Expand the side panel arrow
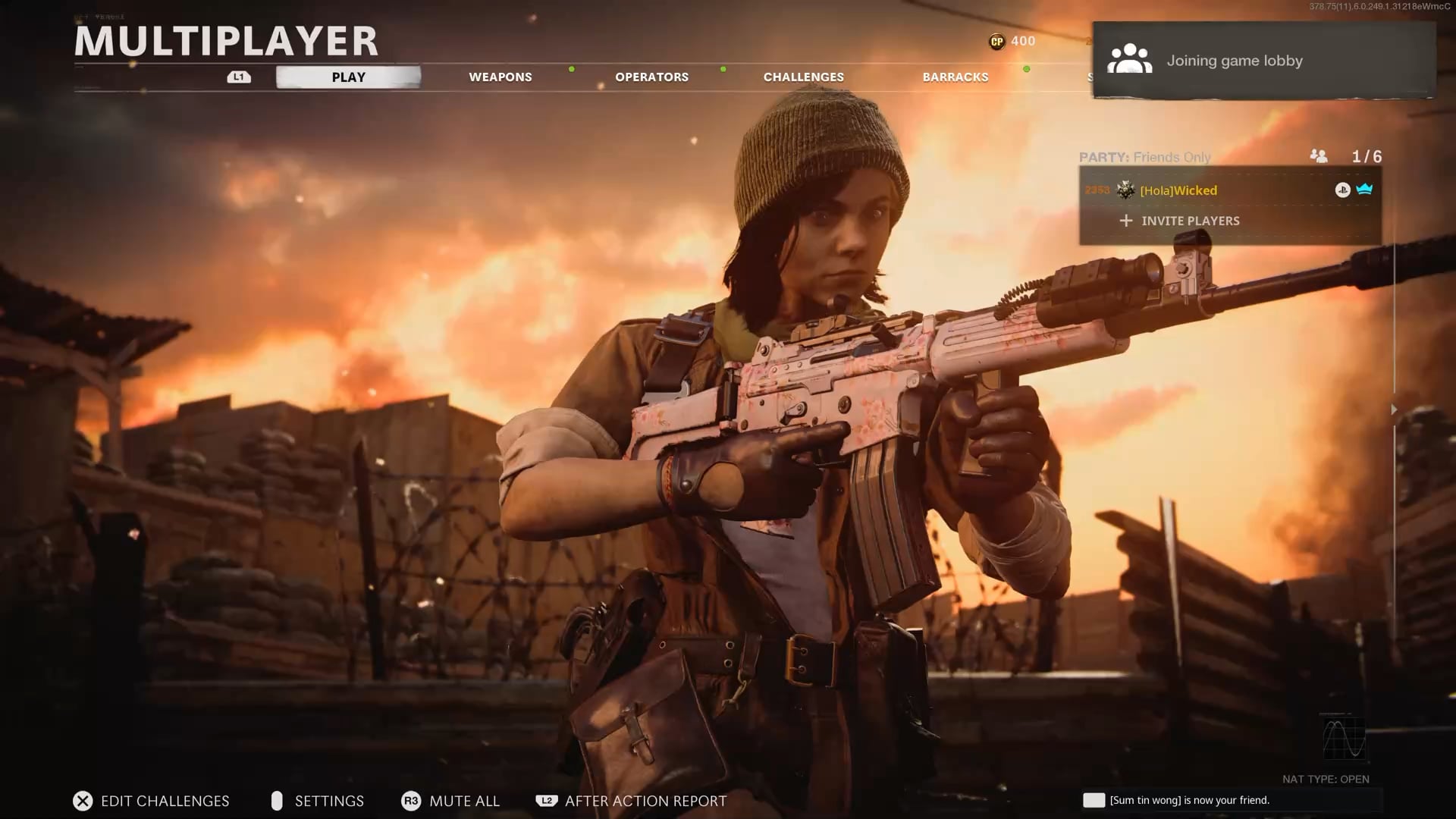 [1394, 409]
